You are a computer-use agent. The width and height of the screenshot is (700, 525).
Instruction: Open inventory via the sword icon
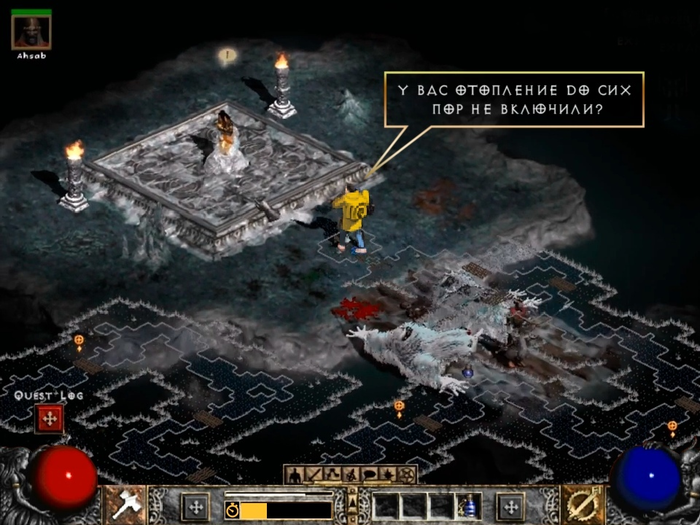tap(313, 474)
